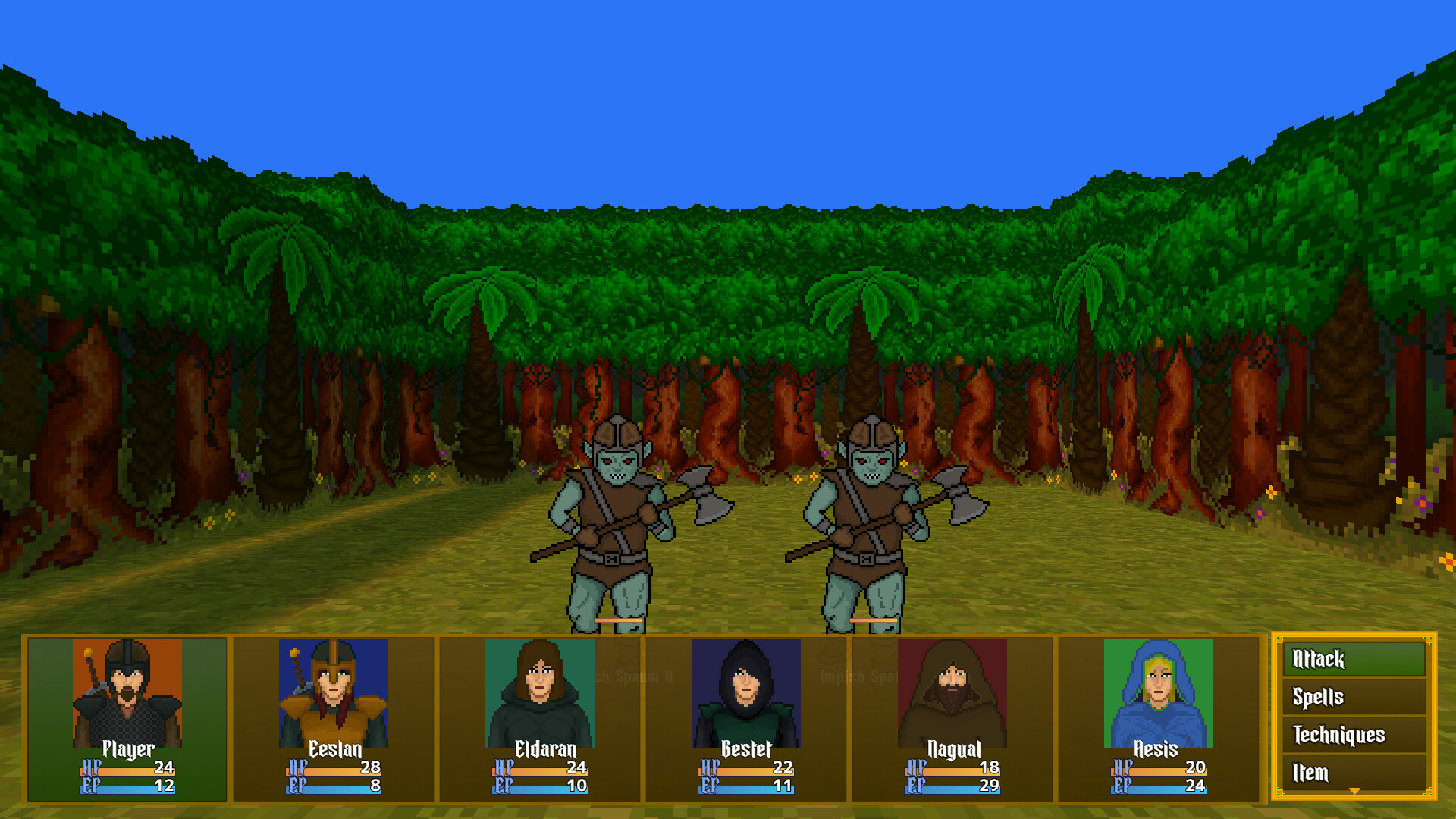Expand more commands with the down arrow
Image resolution: width=1456 pixels, height=819 pixels.
[x=1353, y=791]
